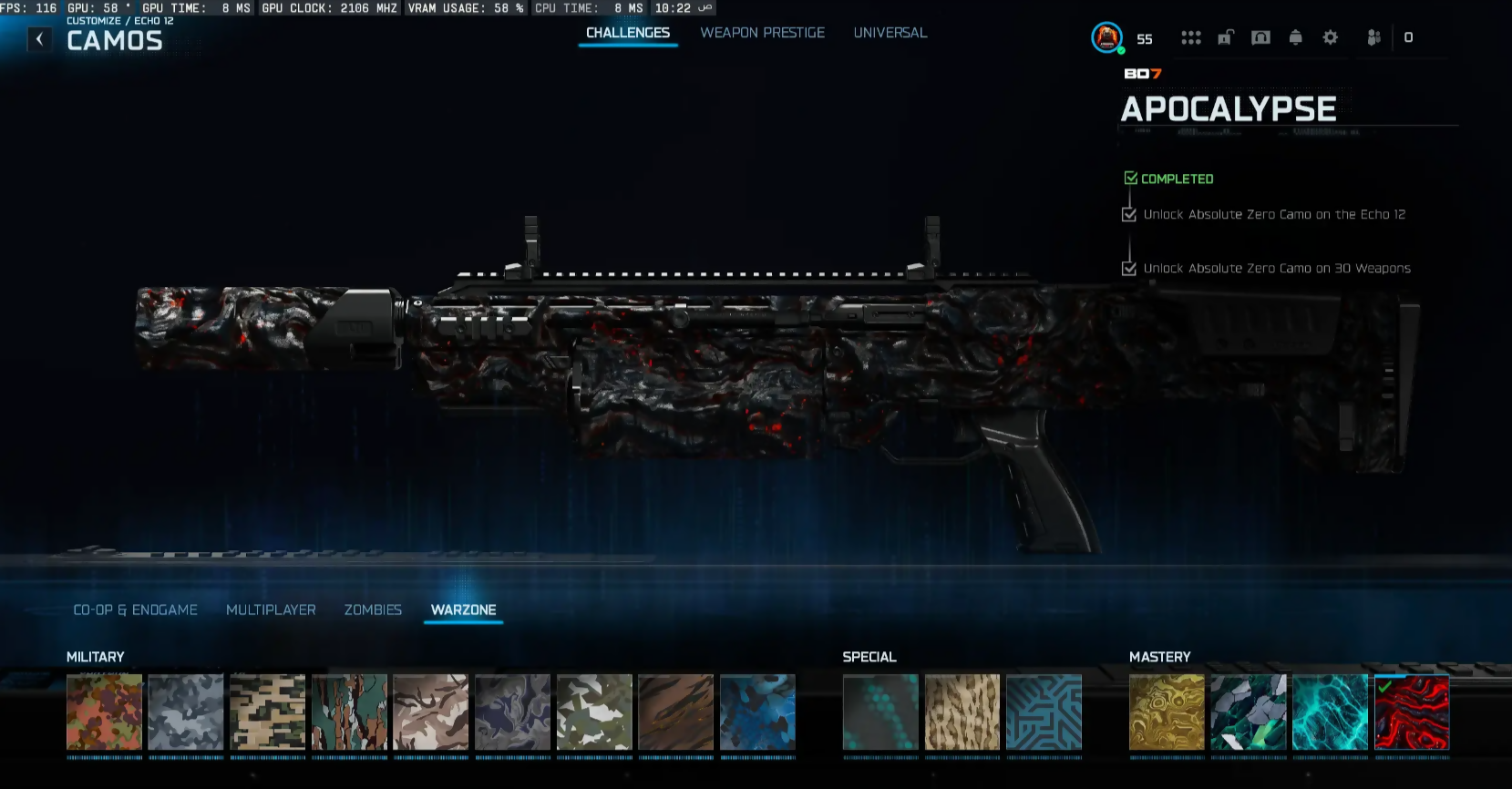Open the Universal camos tab
The height and width of the screenshot is (789, 1512).
(890, 33)
